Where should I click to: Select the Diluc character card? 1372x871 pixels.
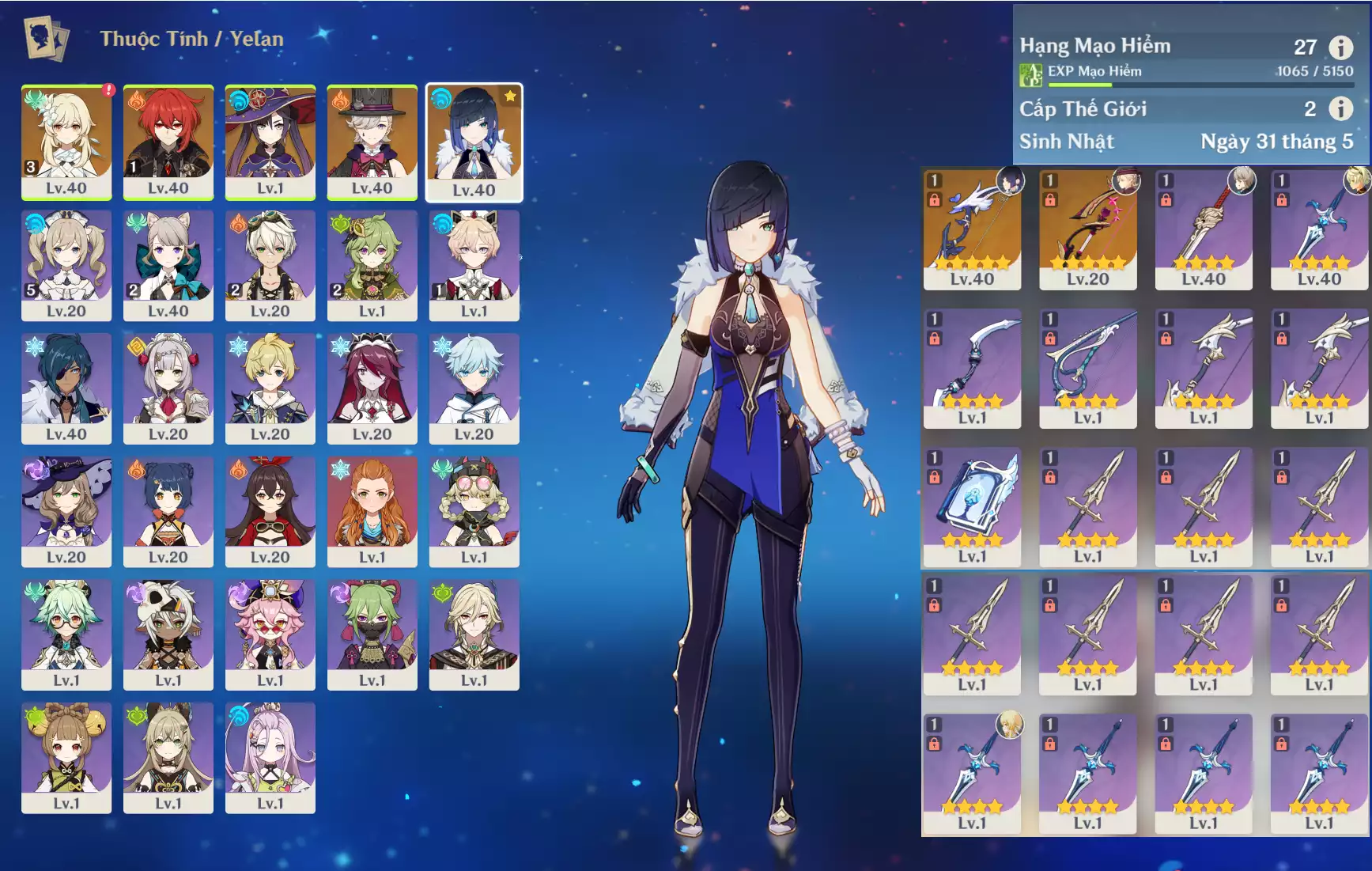[168, 141]
